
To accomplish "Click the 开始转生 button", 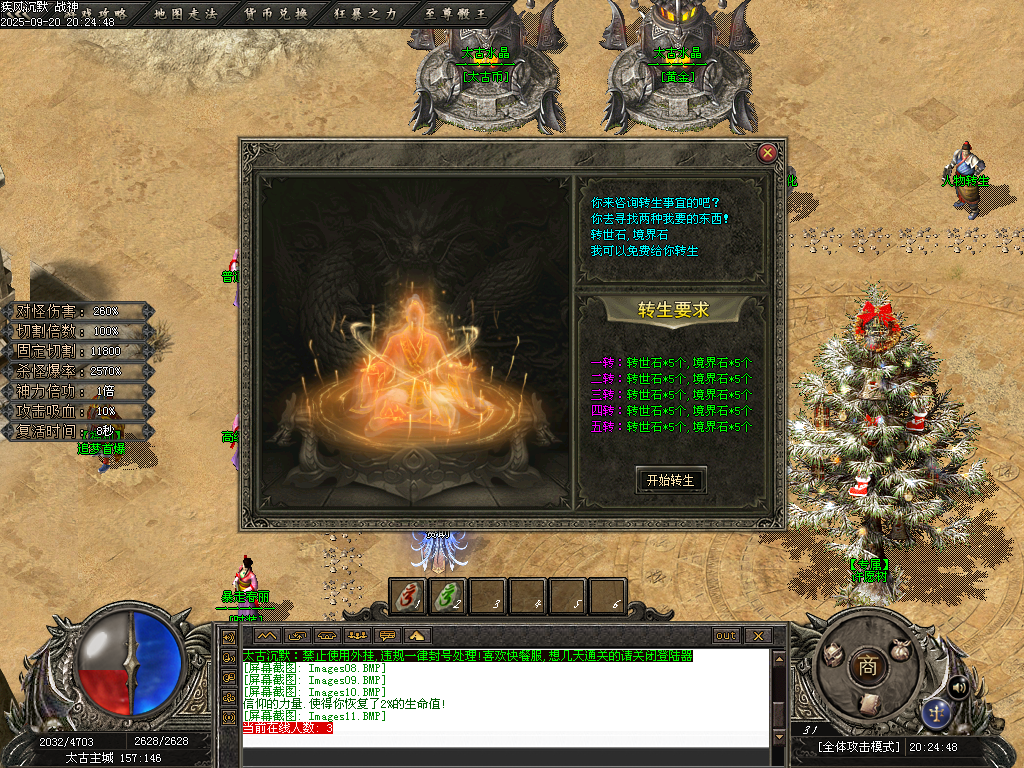I will 670,480.
